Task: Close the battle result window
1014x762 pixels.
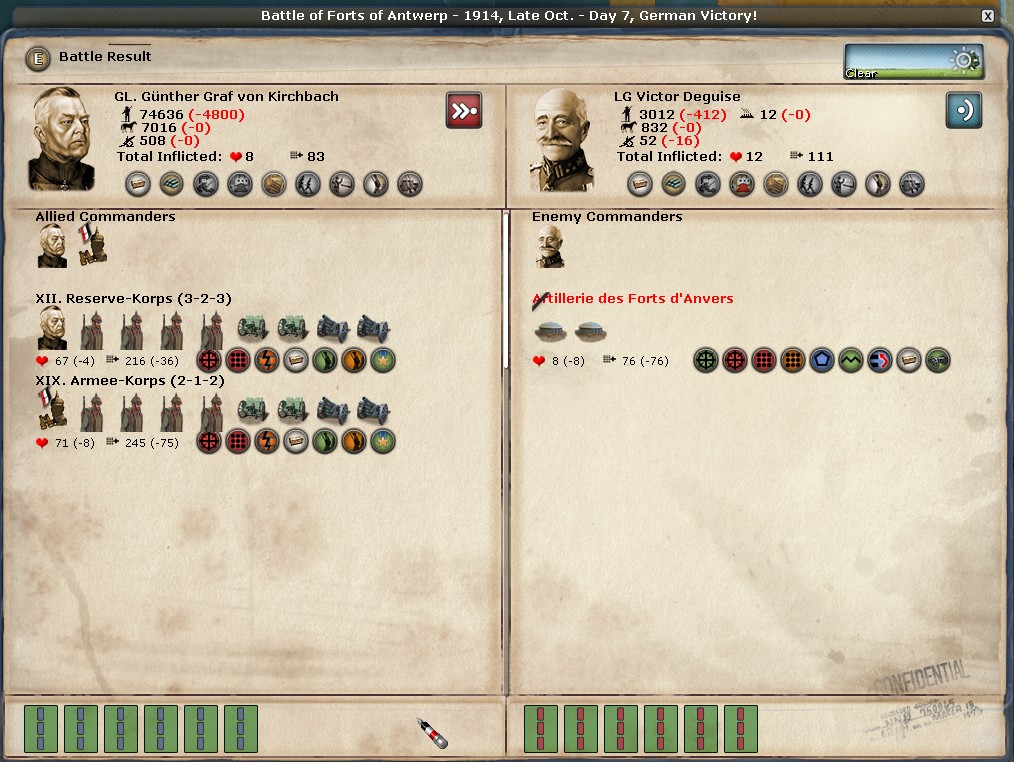Action: [988, 16]
